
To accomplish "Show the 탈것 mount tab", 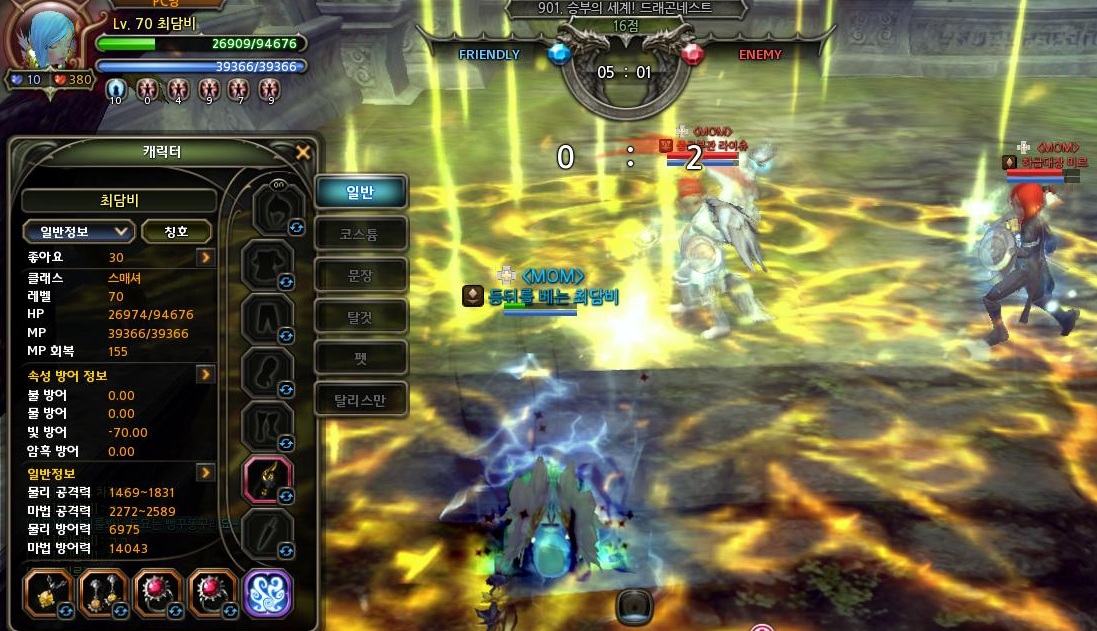I will 360,316.
